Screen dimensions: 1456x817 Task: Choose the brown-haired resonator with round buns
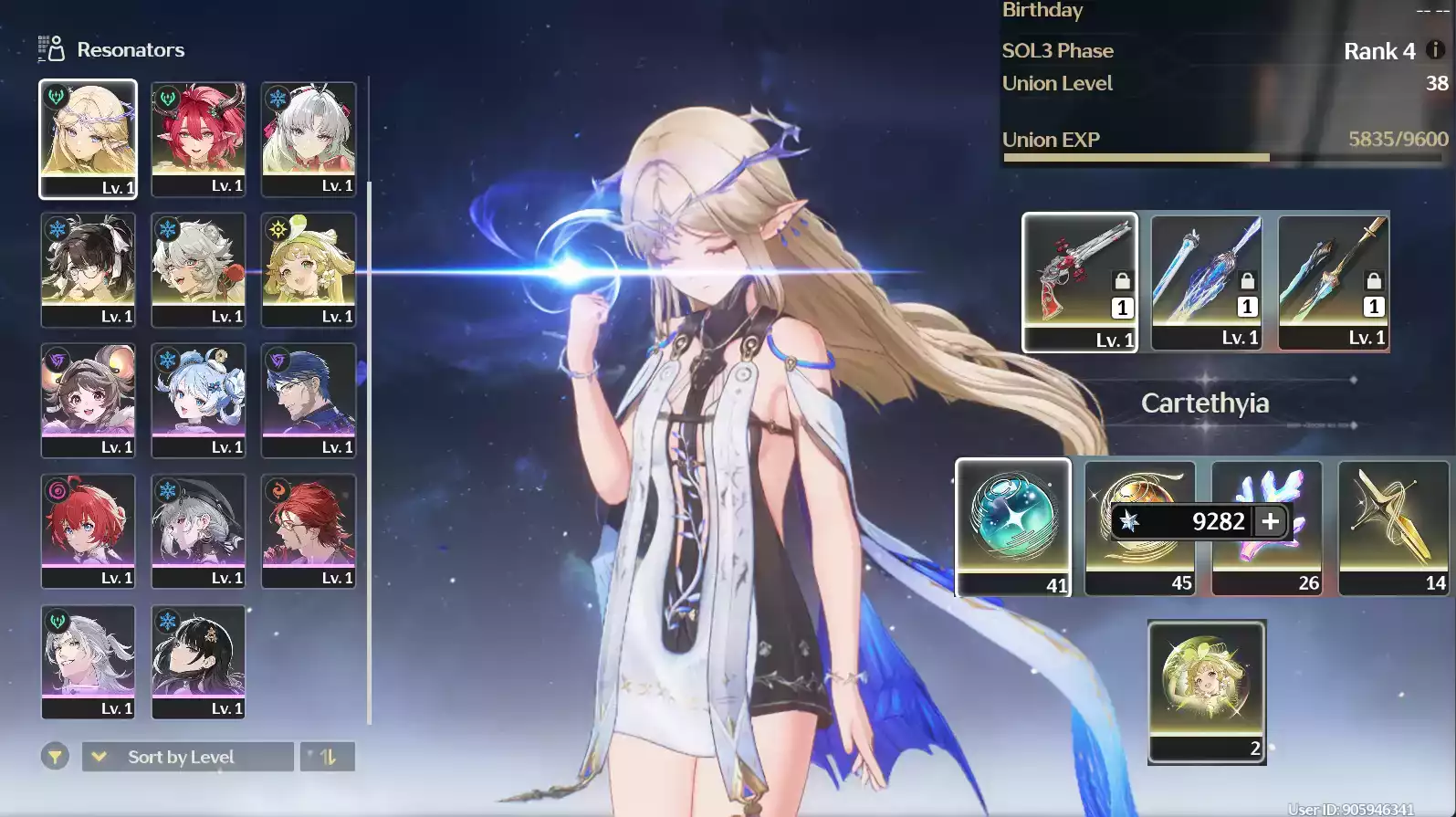(88, 400)
